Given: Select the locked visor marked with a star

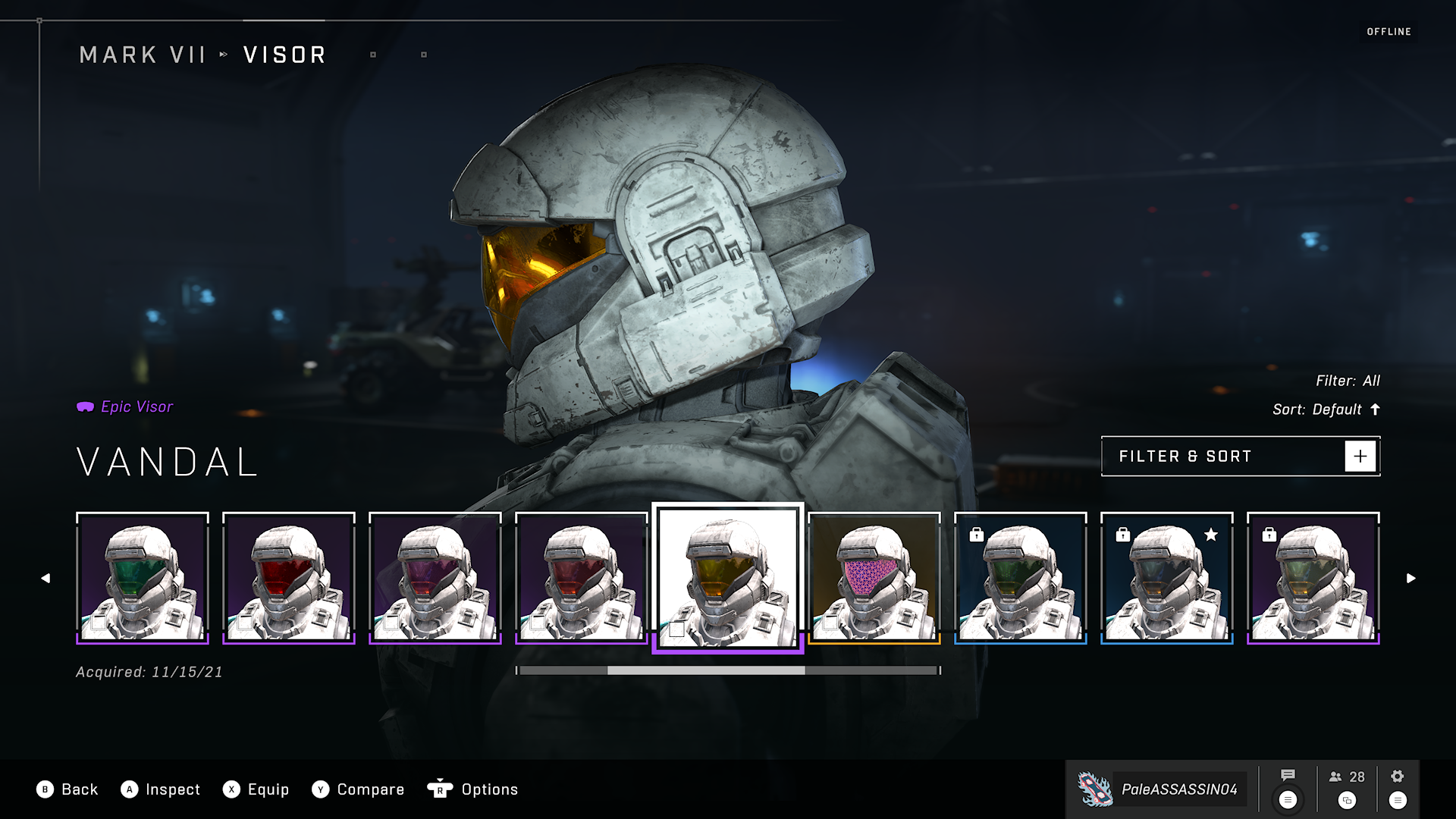Looking at the screenshot, I should 1167,578.
